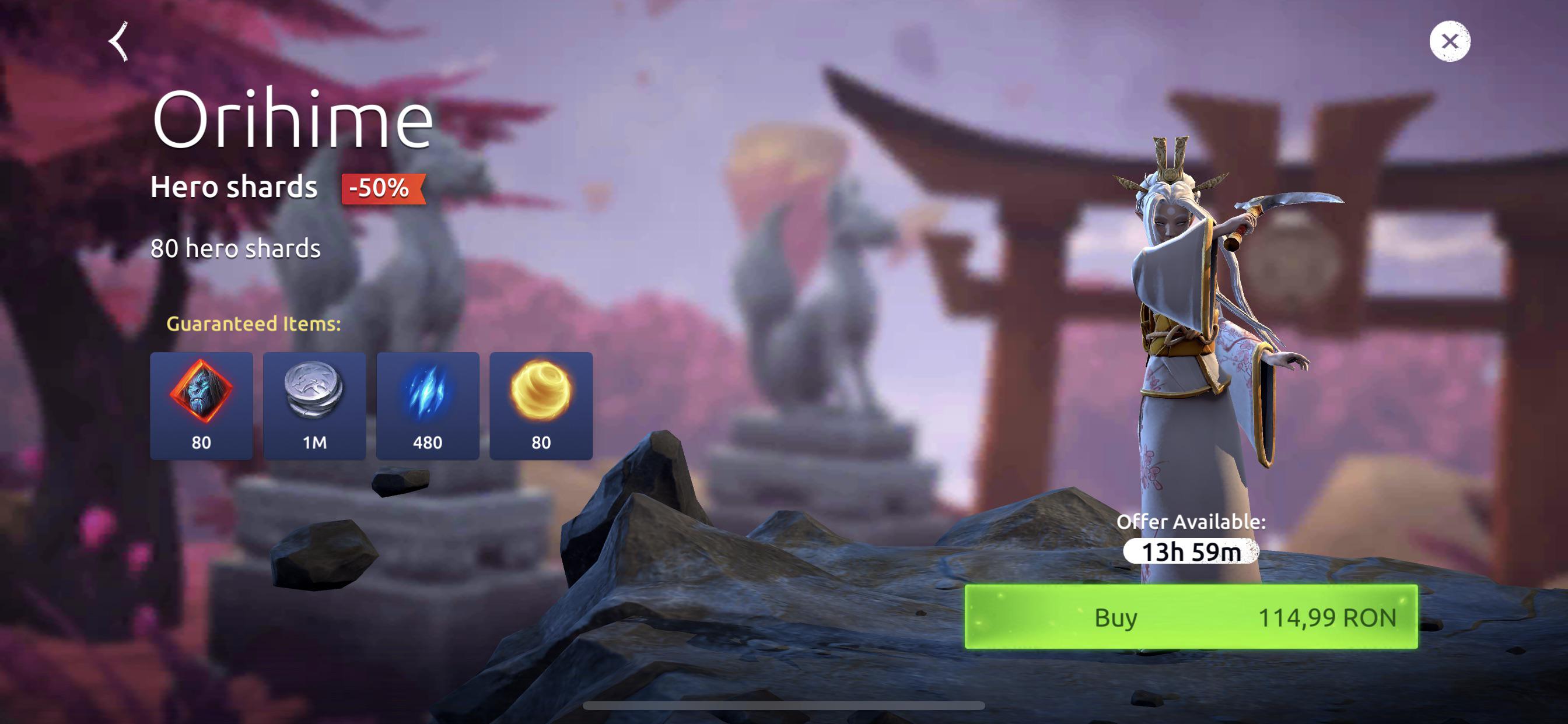The height and width of the screenshot is (724, 1568).
Task: Open the Hero shards section header
Action: tap(234, 187)
